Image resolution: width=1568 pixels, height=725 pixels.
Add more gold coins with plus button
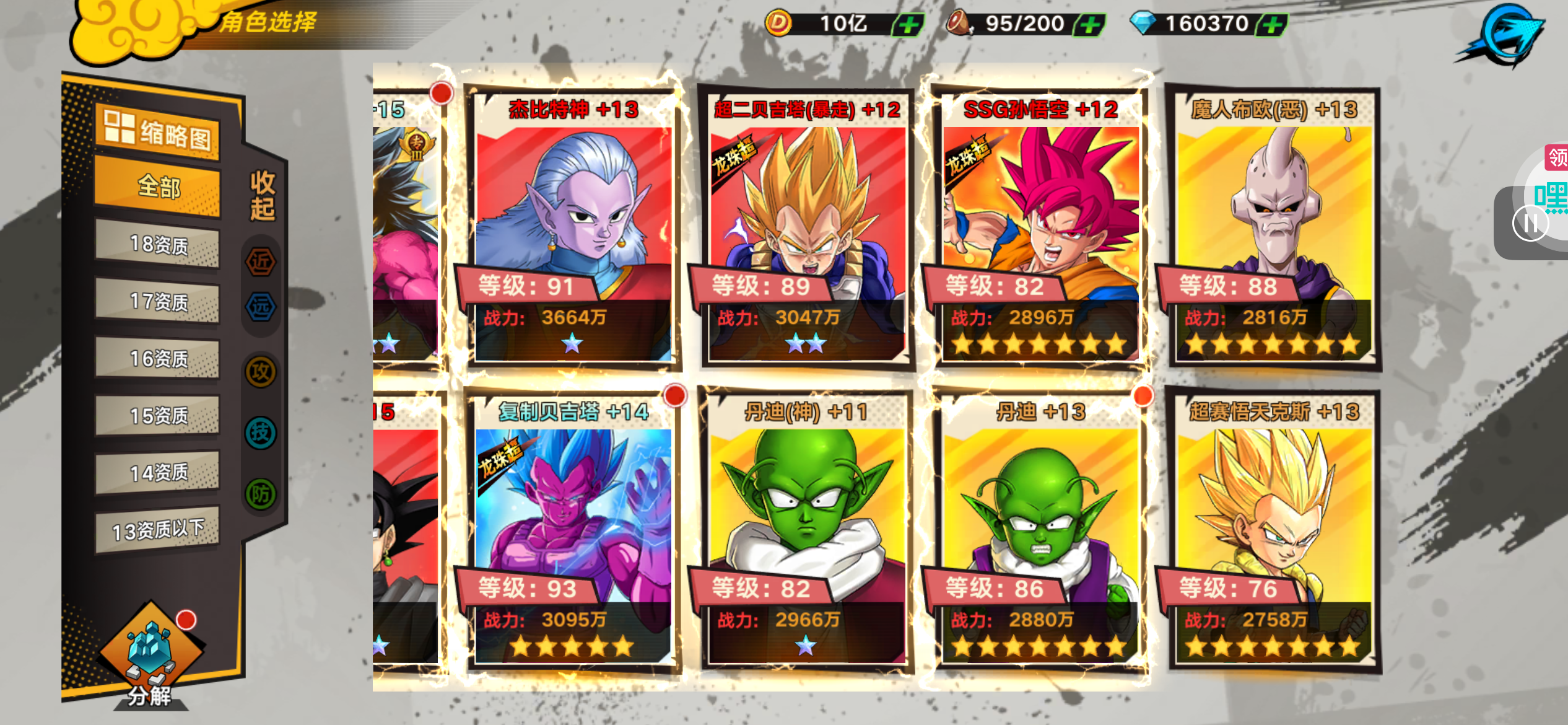908,25
